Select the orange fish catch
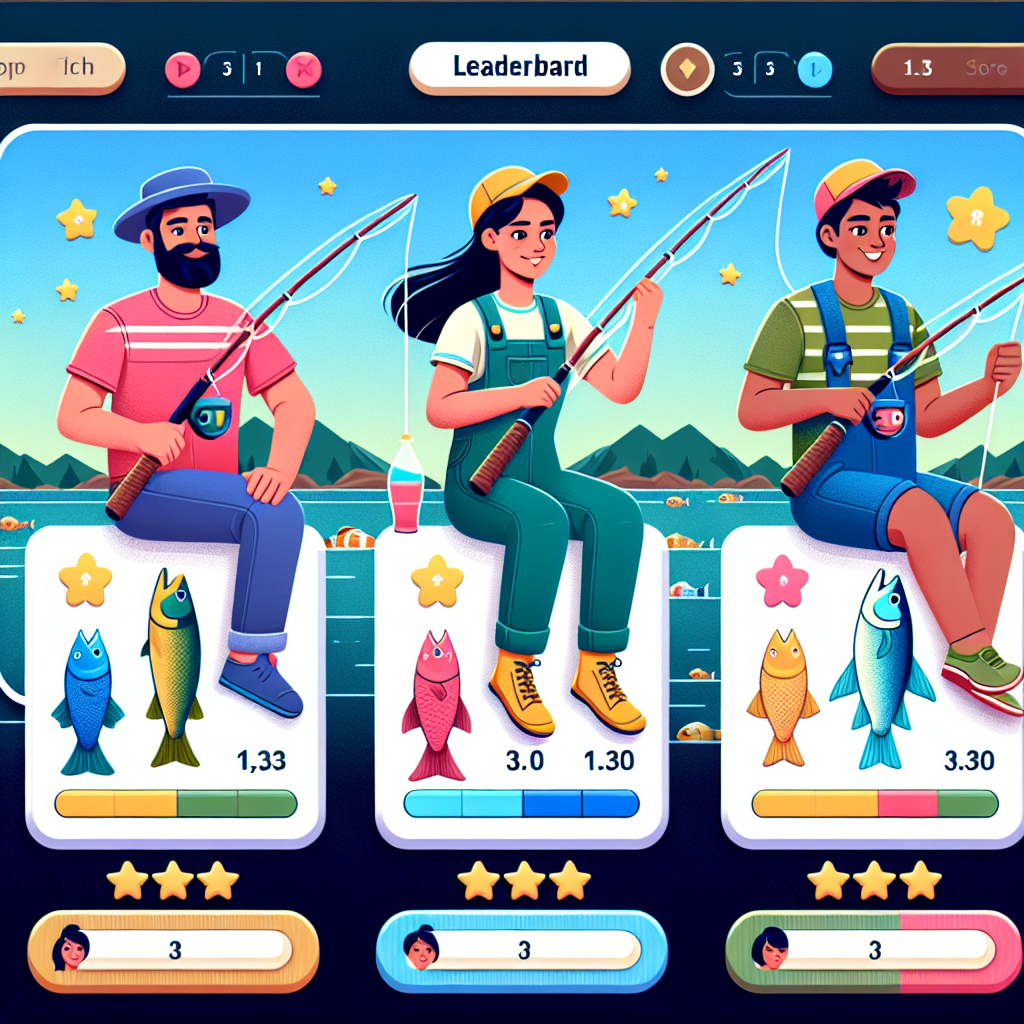 click(x=783, y=697)
